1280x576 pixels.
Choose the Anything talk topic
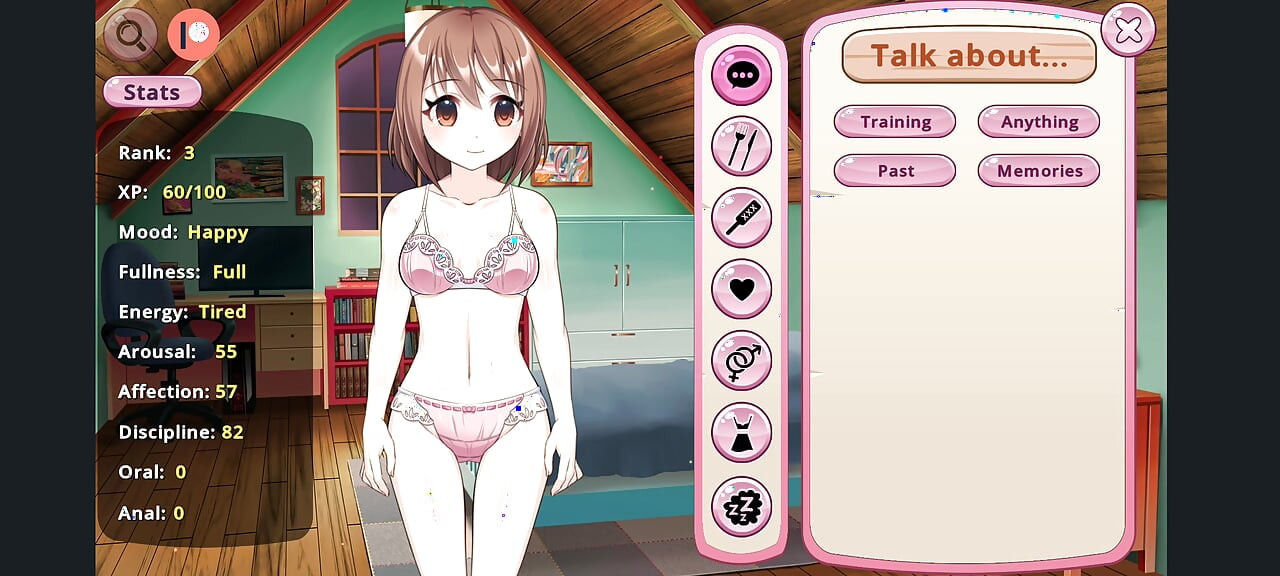[1039, 122]
